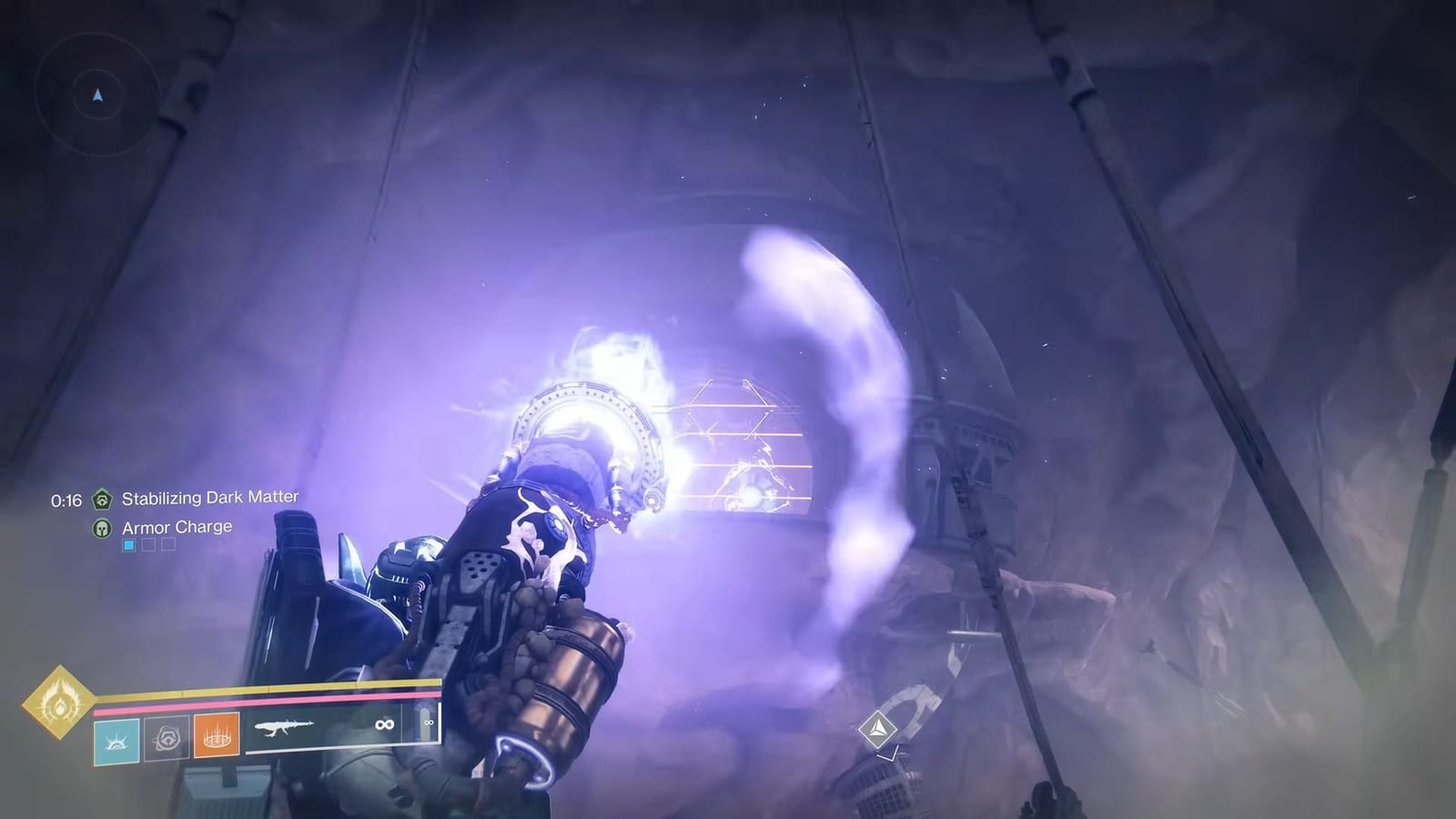1456x819 pixels.
Task: Select the green Armor Charge helmet icon
Action: (102, 528)
